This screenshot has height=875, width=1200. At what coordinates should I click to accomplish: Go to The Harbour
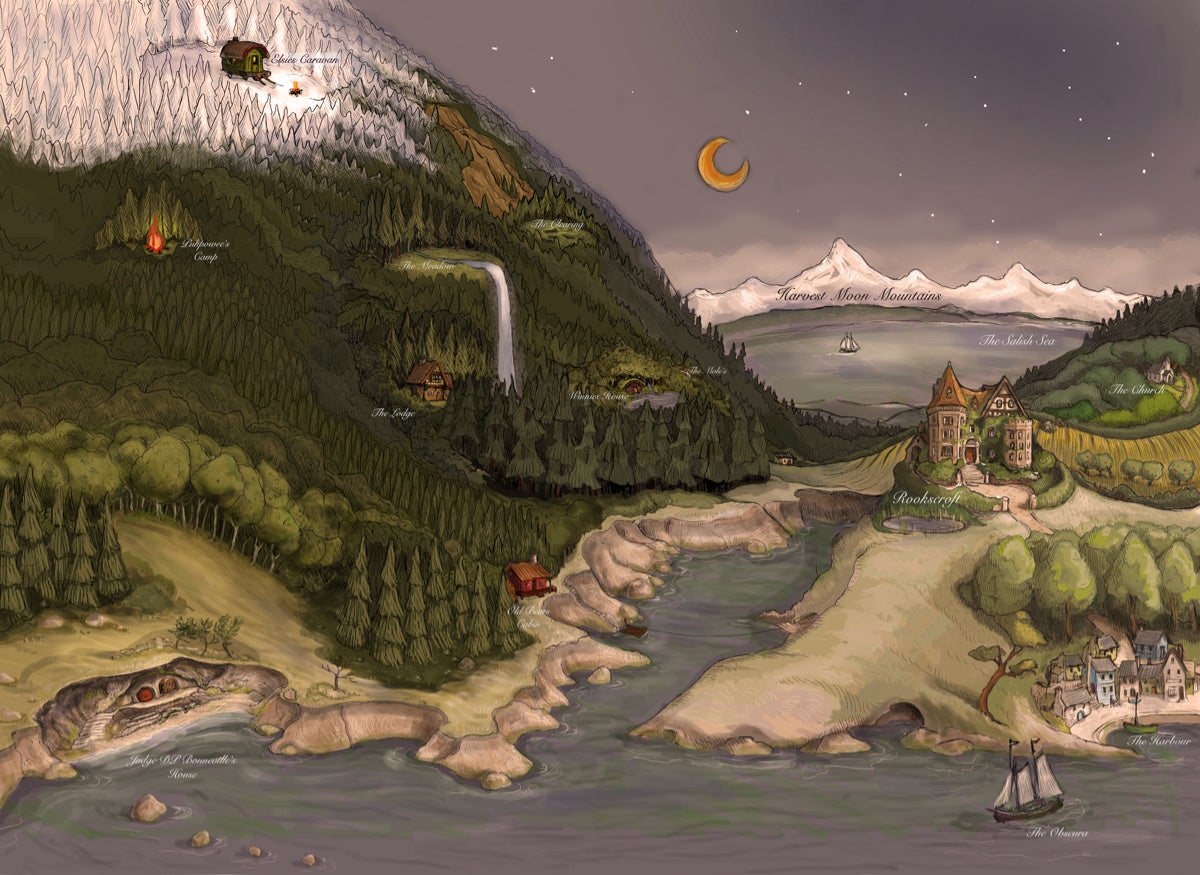tap(1159, 741)
